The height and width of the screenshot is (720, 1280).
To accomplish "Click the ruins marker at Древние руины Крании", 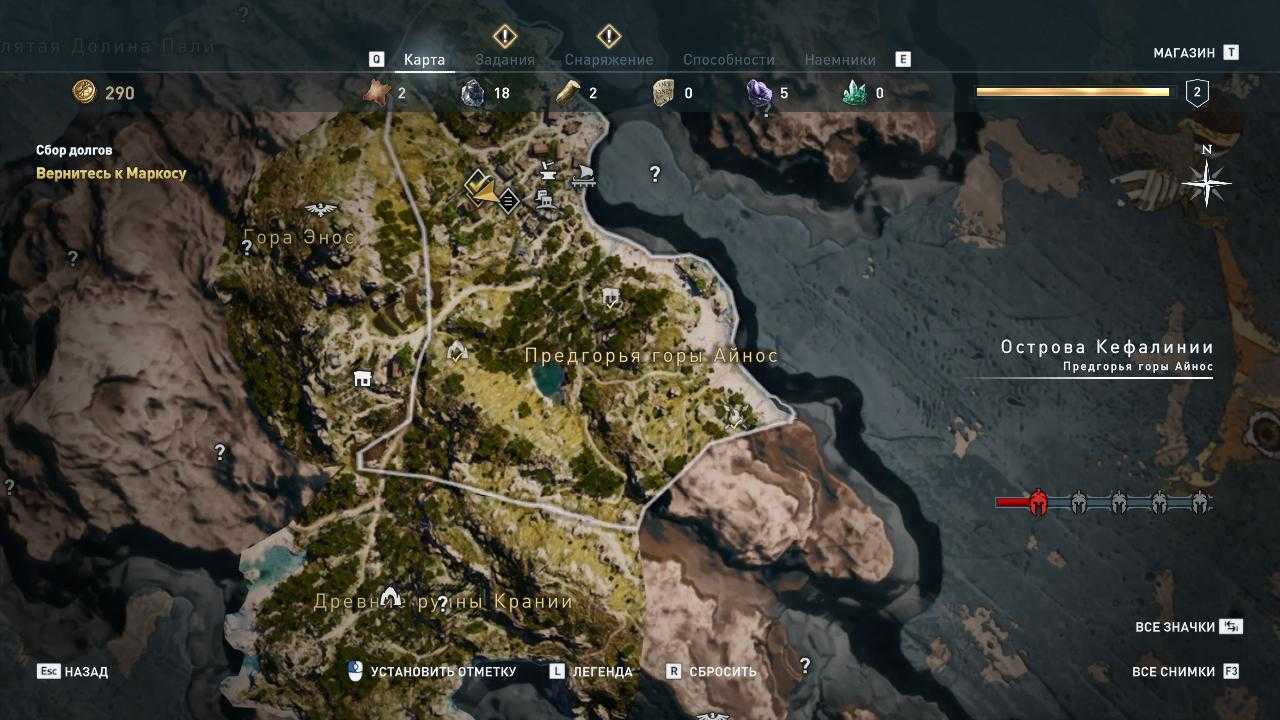I will coord(390,597).
